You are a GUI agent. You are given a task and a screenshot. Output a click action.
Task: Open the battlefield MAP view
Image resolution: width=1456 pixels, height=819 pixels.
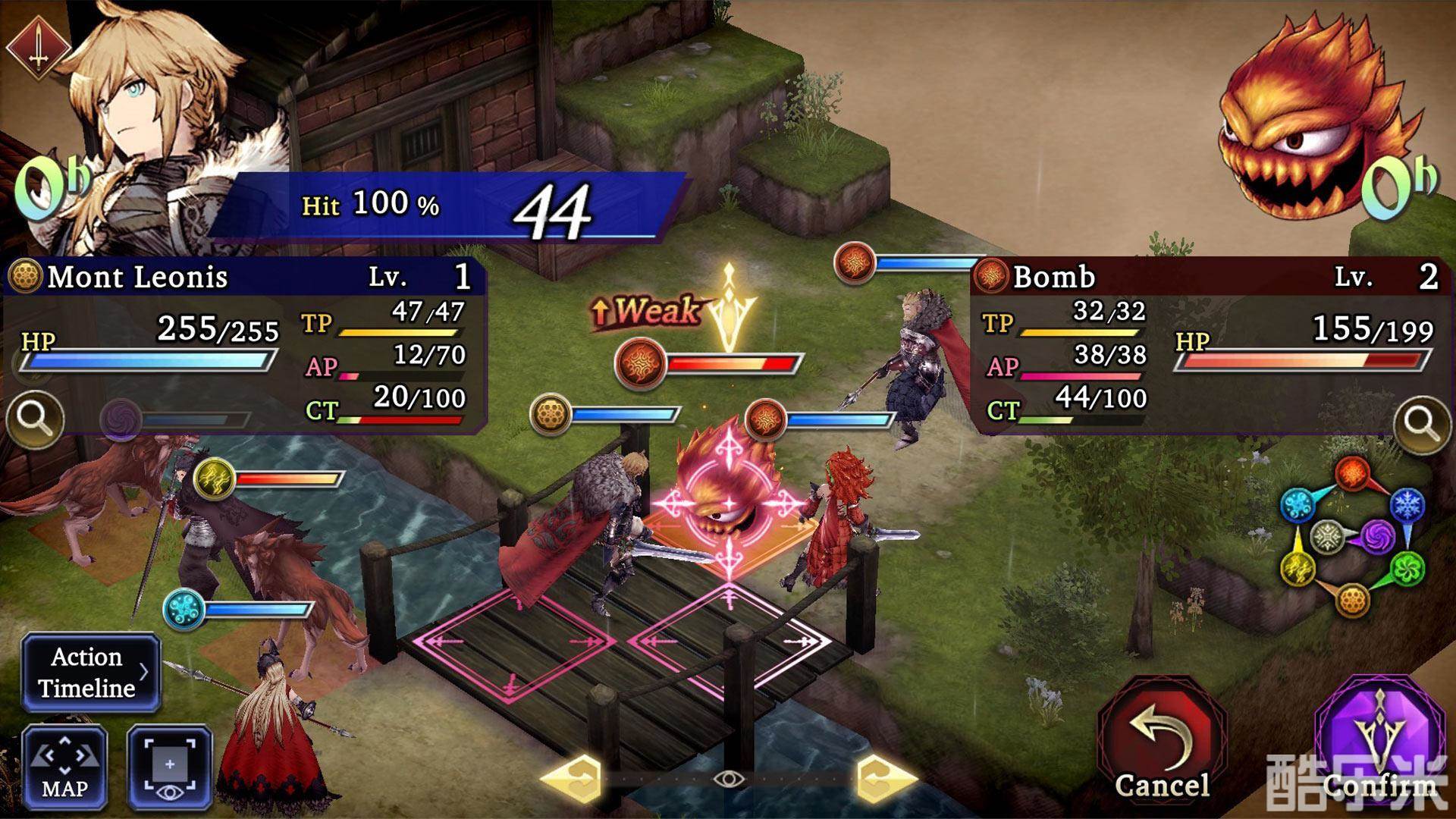pyautogui.click(x=64, y=767)
